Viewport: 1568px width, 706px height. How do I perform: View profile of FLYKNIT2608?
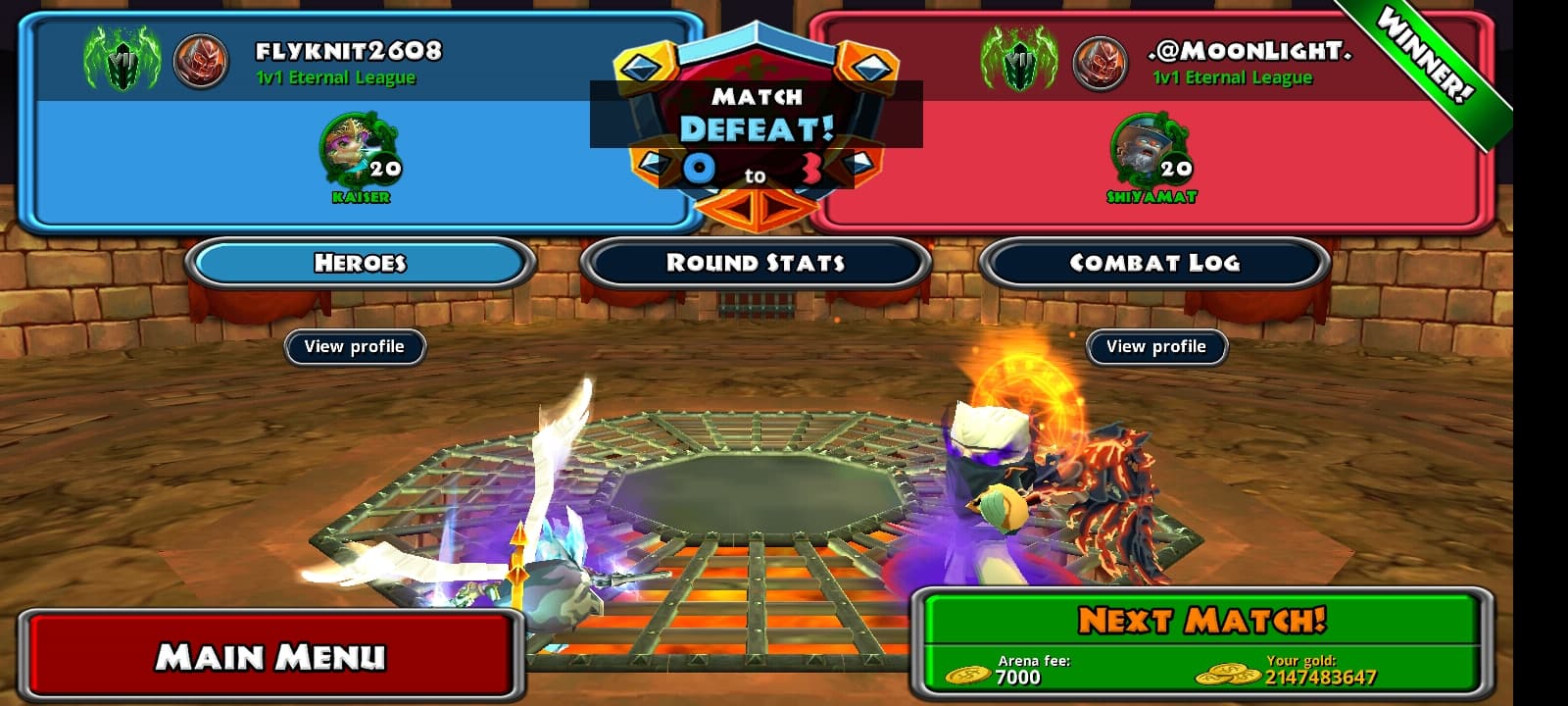pyautogui.click(x=355, y=347)
